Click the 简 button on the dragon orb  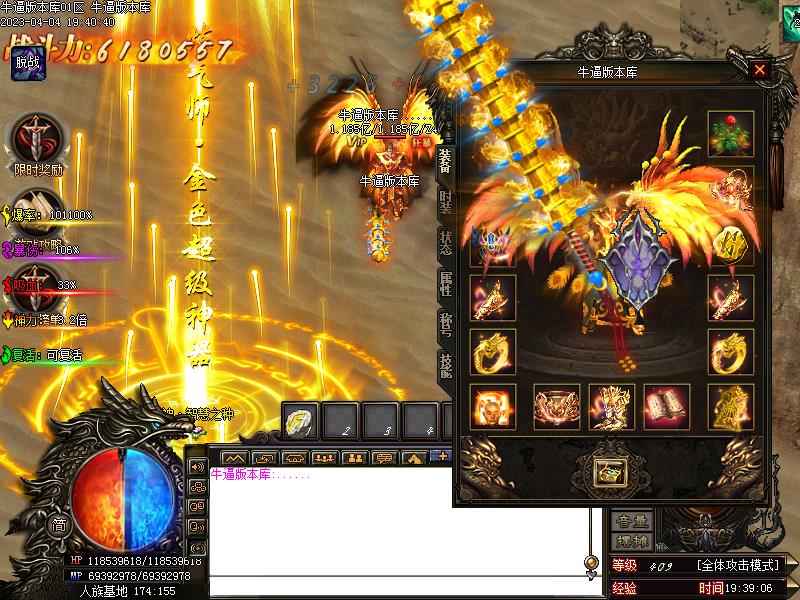(60, 524)
